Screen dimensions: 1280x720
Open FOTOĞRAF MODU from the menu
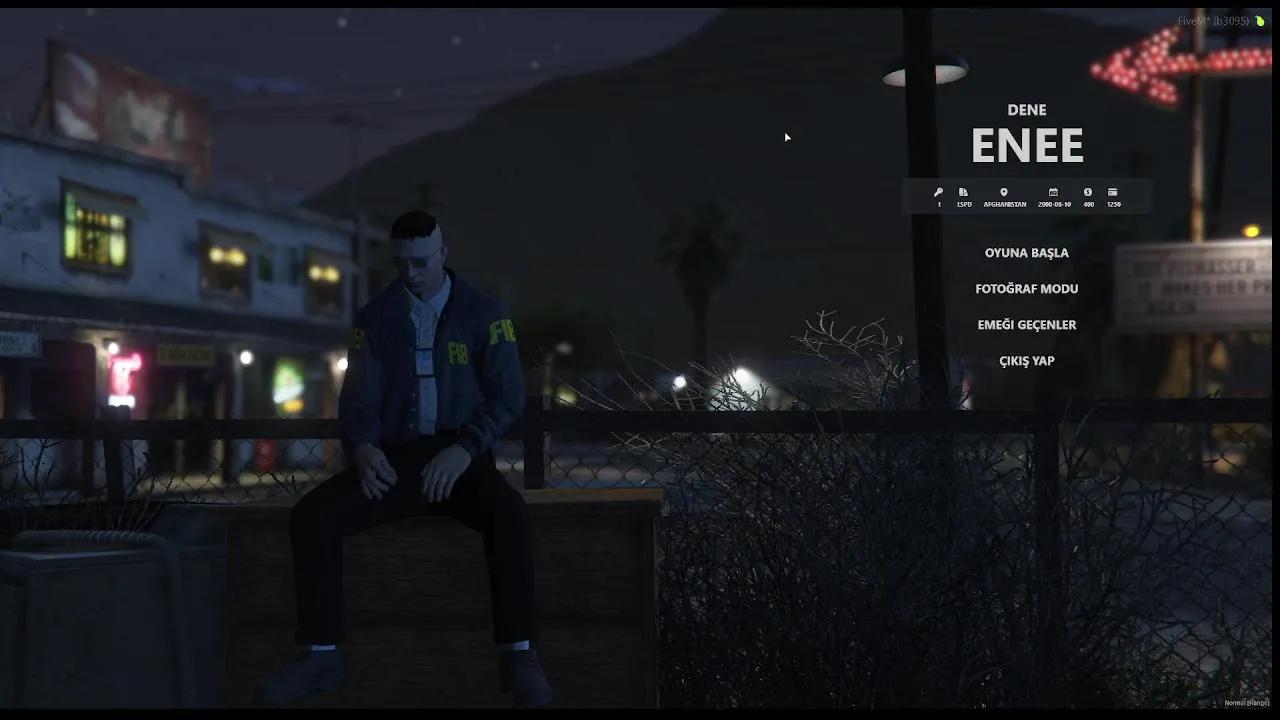click(1027, 288)
